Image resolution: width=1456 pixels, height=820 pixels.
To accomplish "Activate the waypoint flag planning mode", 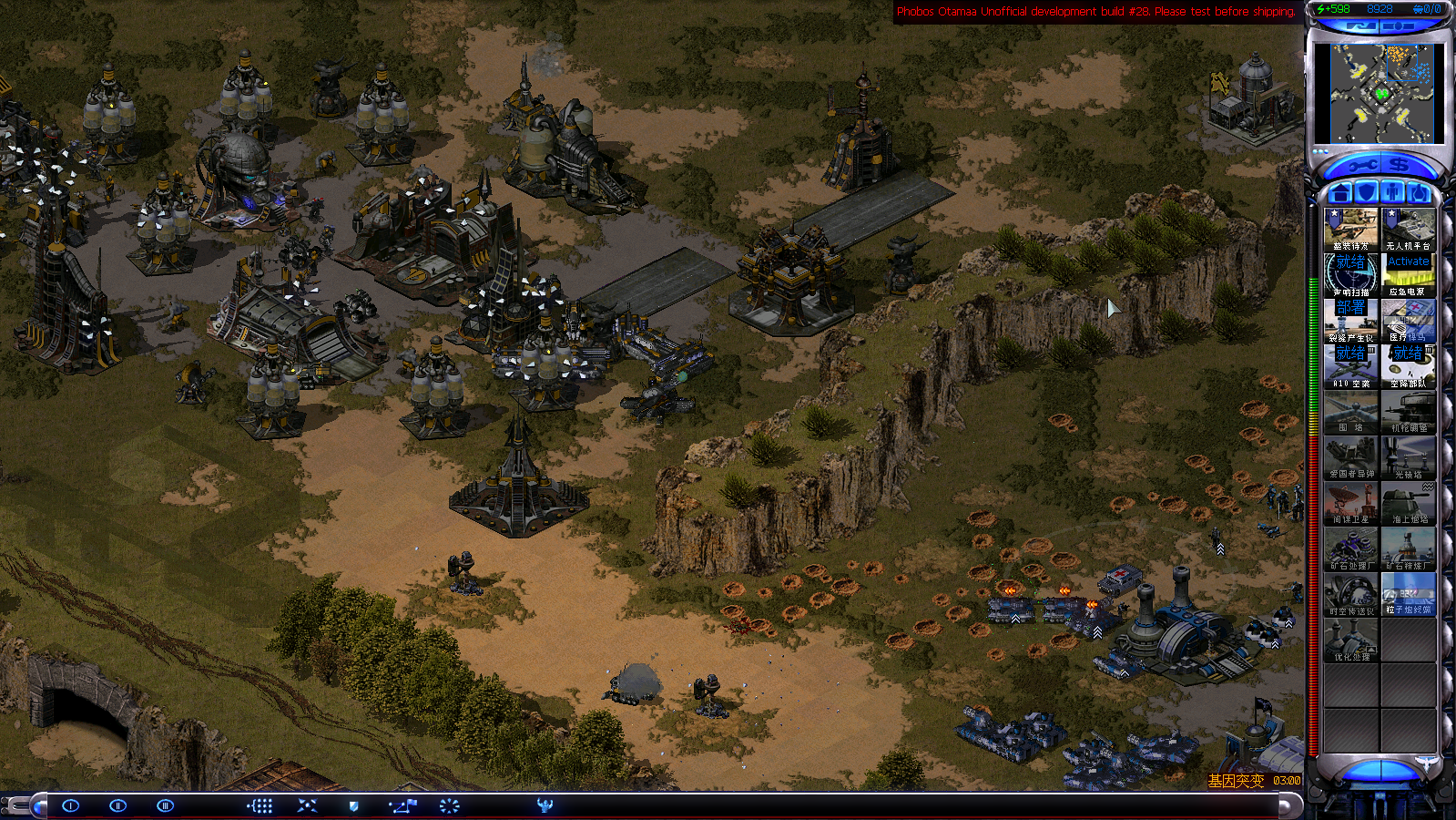I will pyautogui.click(x=402, y=805).
